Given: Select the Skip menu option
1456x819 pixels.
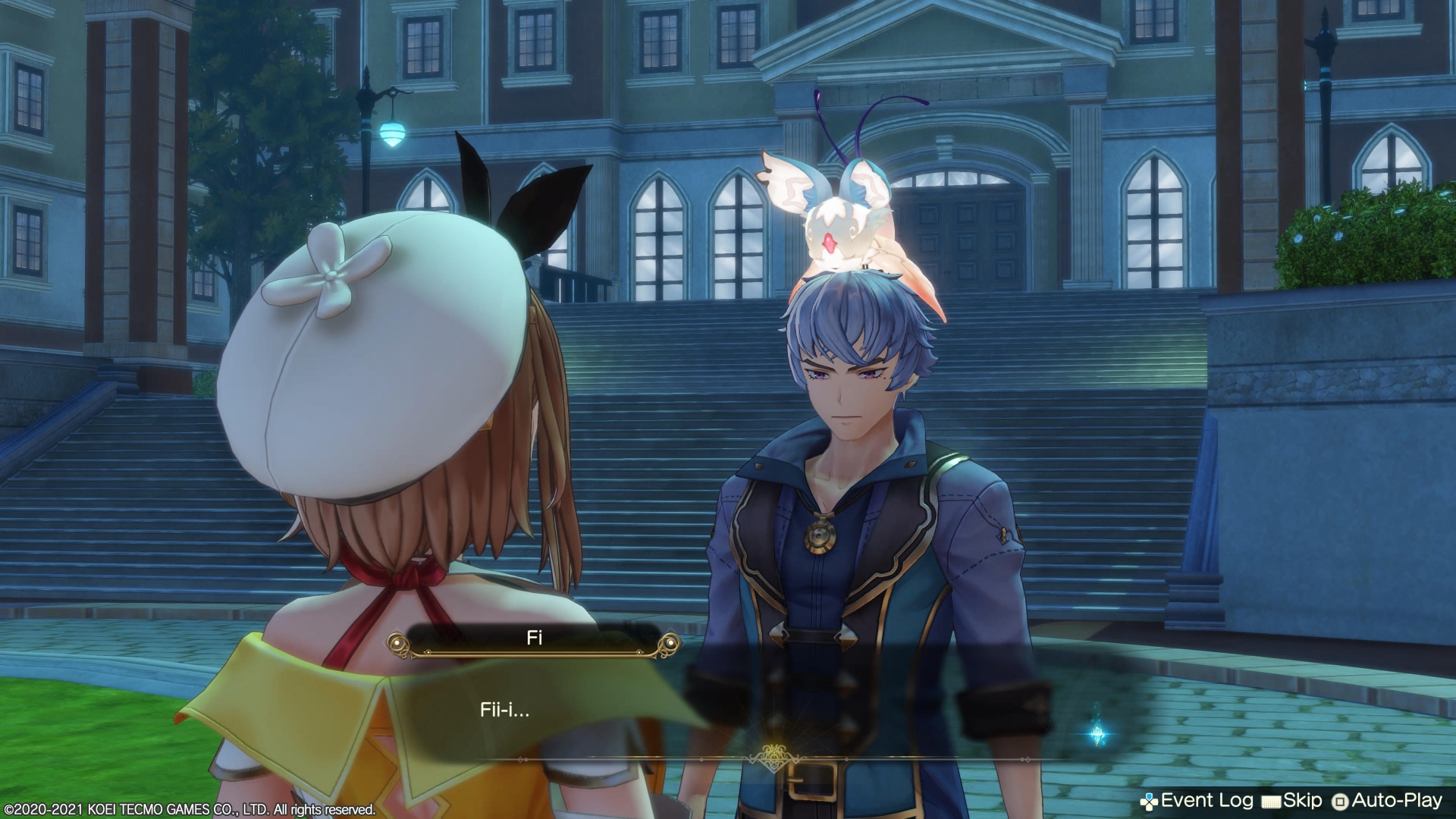Looking at the screenshot, I should pos(1303,800).
